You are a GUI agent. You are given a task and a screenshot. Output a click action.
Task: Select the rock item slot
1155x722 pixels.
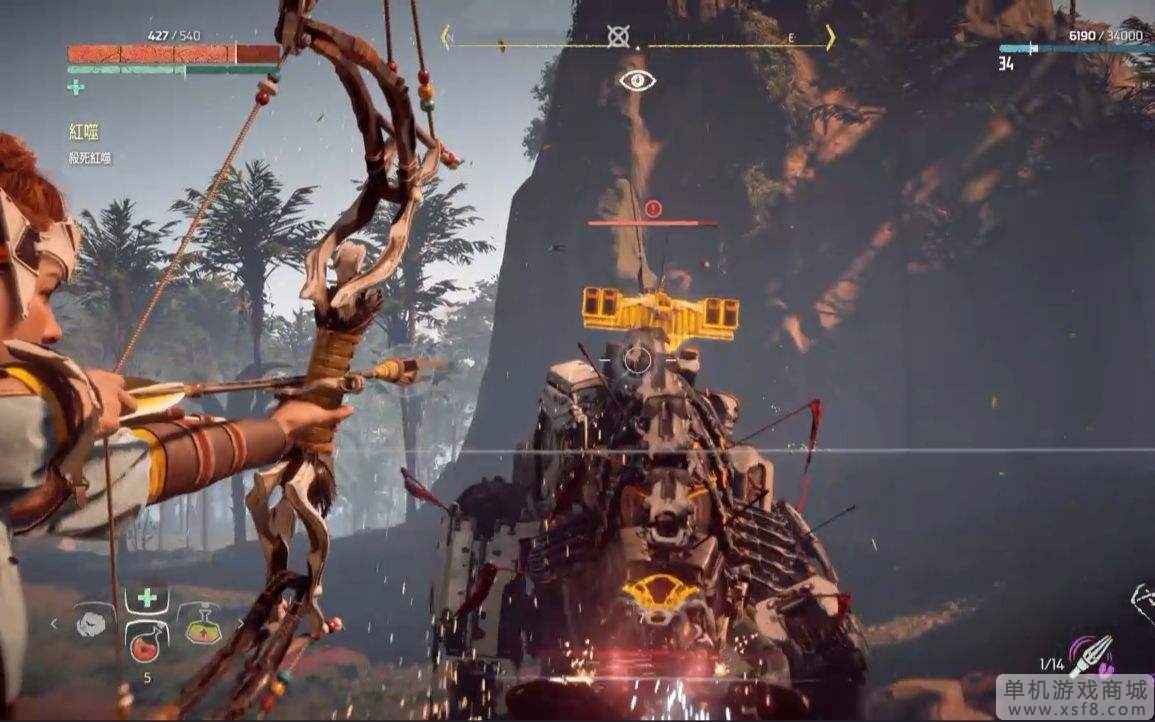point(91,625)
